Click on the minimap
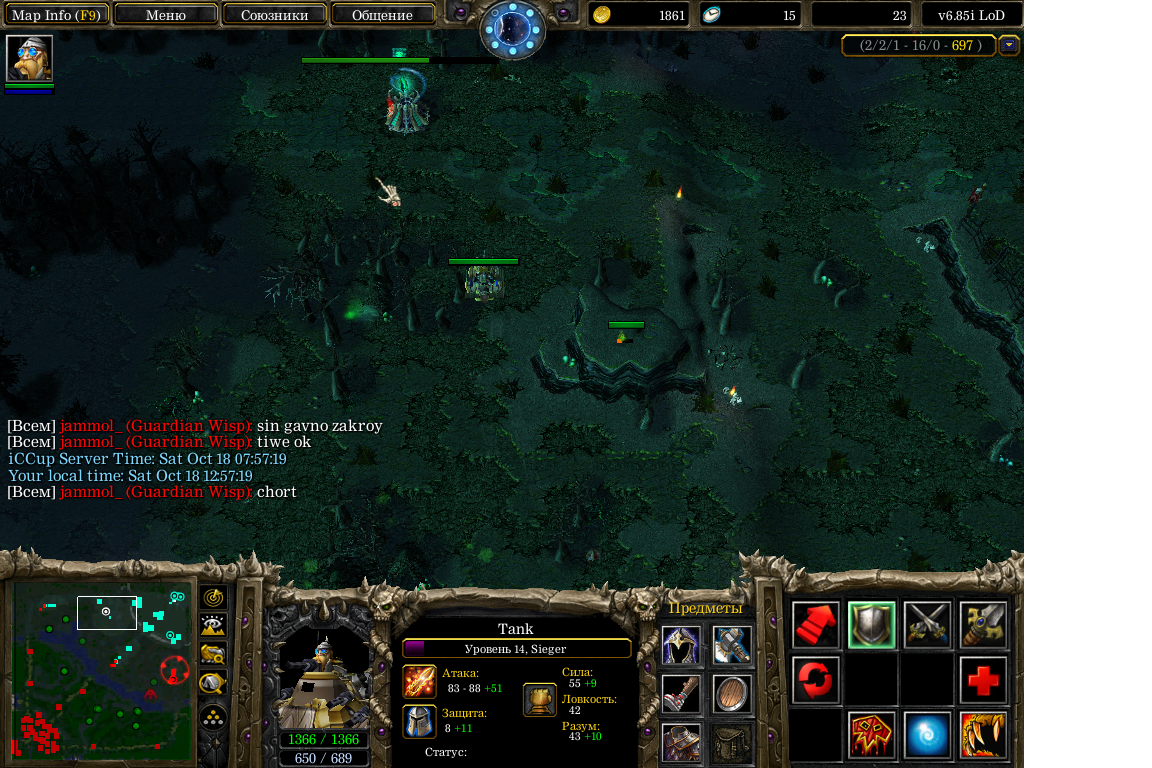 [100, 668]
